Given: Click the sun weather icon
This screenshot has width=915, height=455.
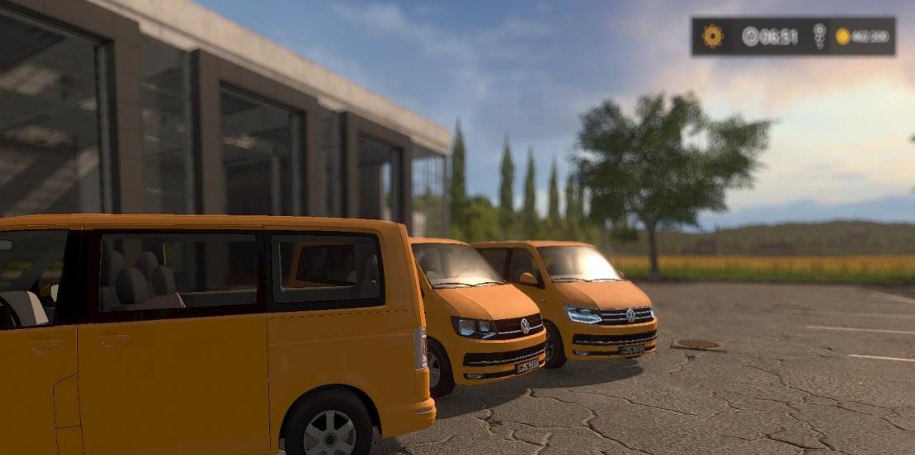Looking at the screenshot, I should click(x=712, y=36).
